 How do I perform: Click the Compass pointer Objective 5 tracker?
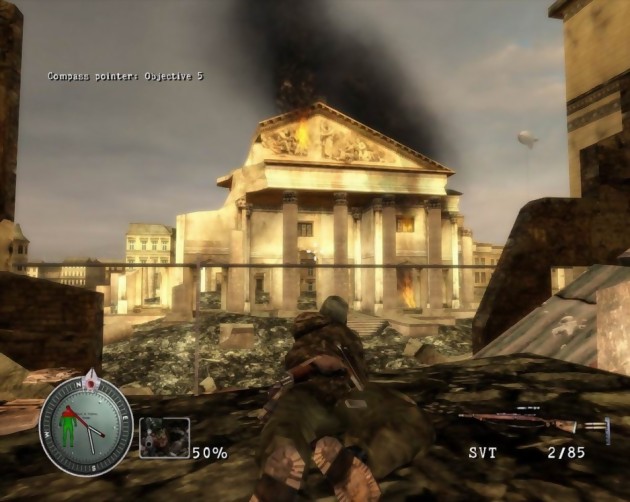(x=125, y=76)
